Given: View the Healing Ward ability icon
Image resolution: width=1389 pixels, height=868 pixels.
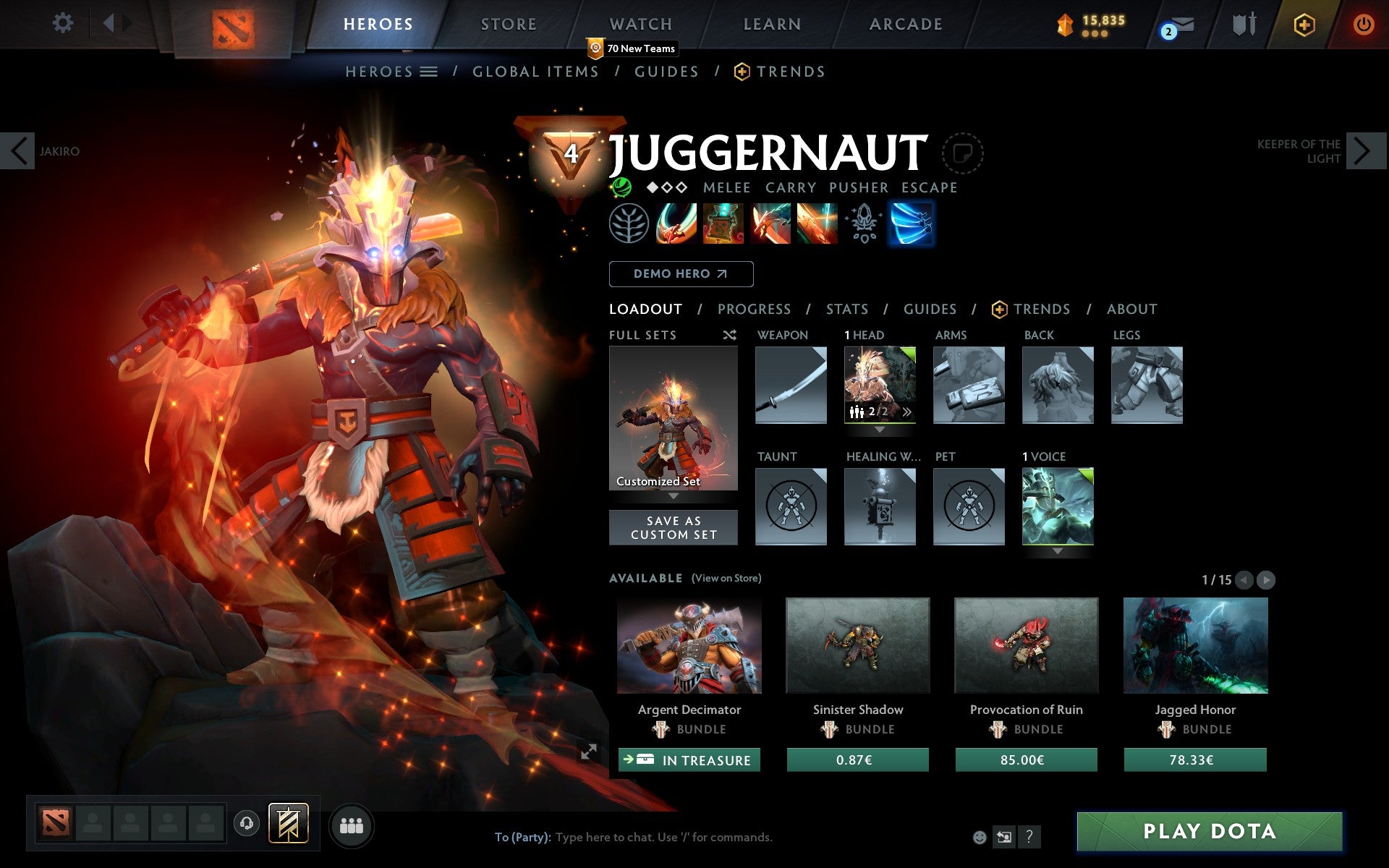Looking at the screenshot, I should point(723,224).
